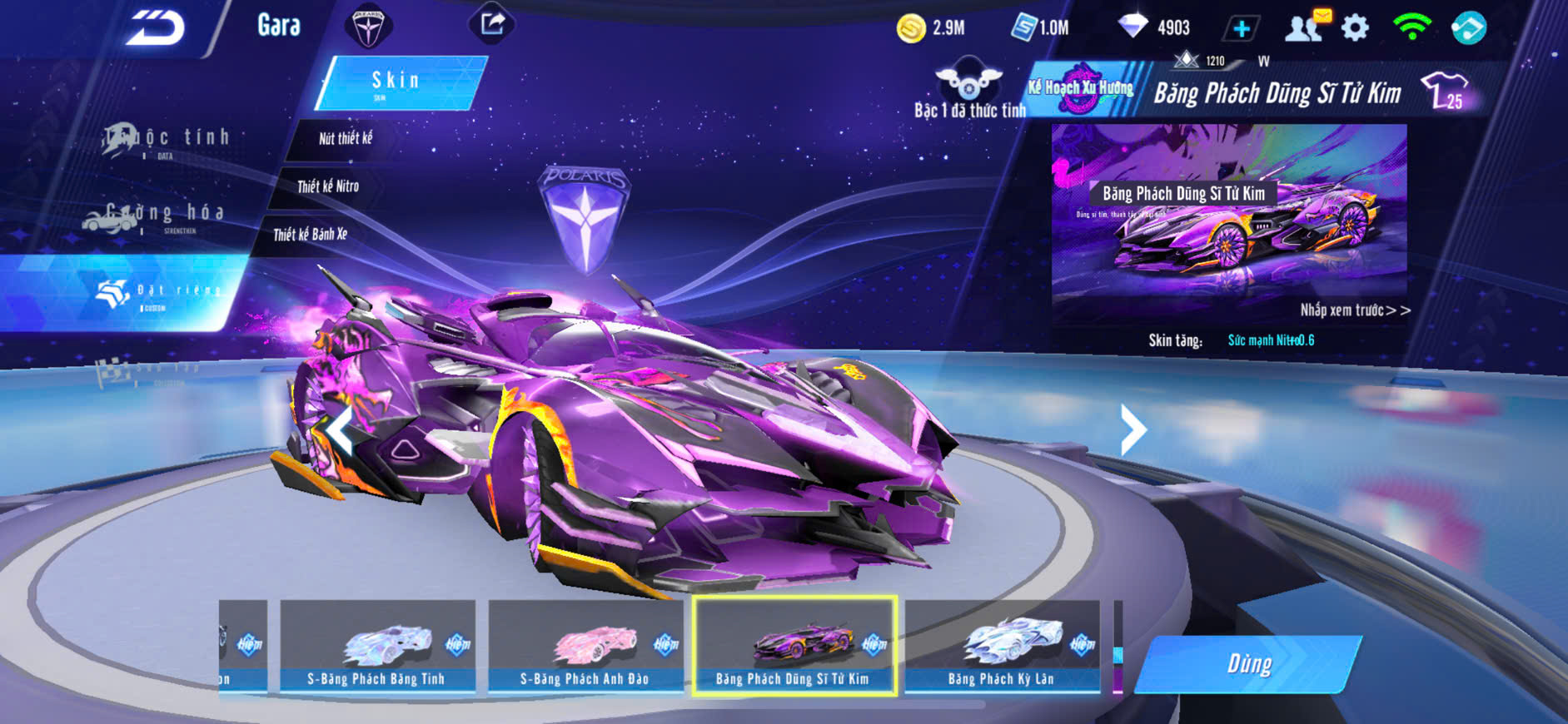Viewport: 1568px width, 724px height.
Task: Open the Polaris emblem icon
Action: 367,27
